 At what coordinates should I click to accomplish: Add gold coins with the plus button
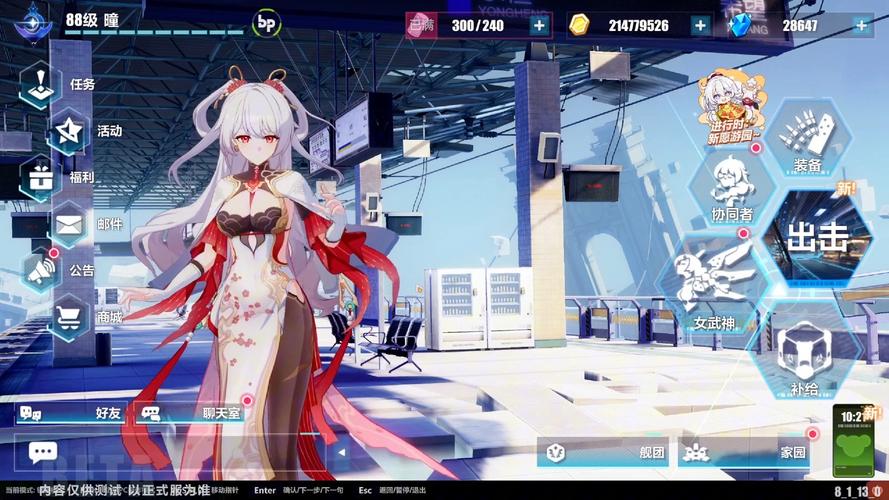click(700, 25)
